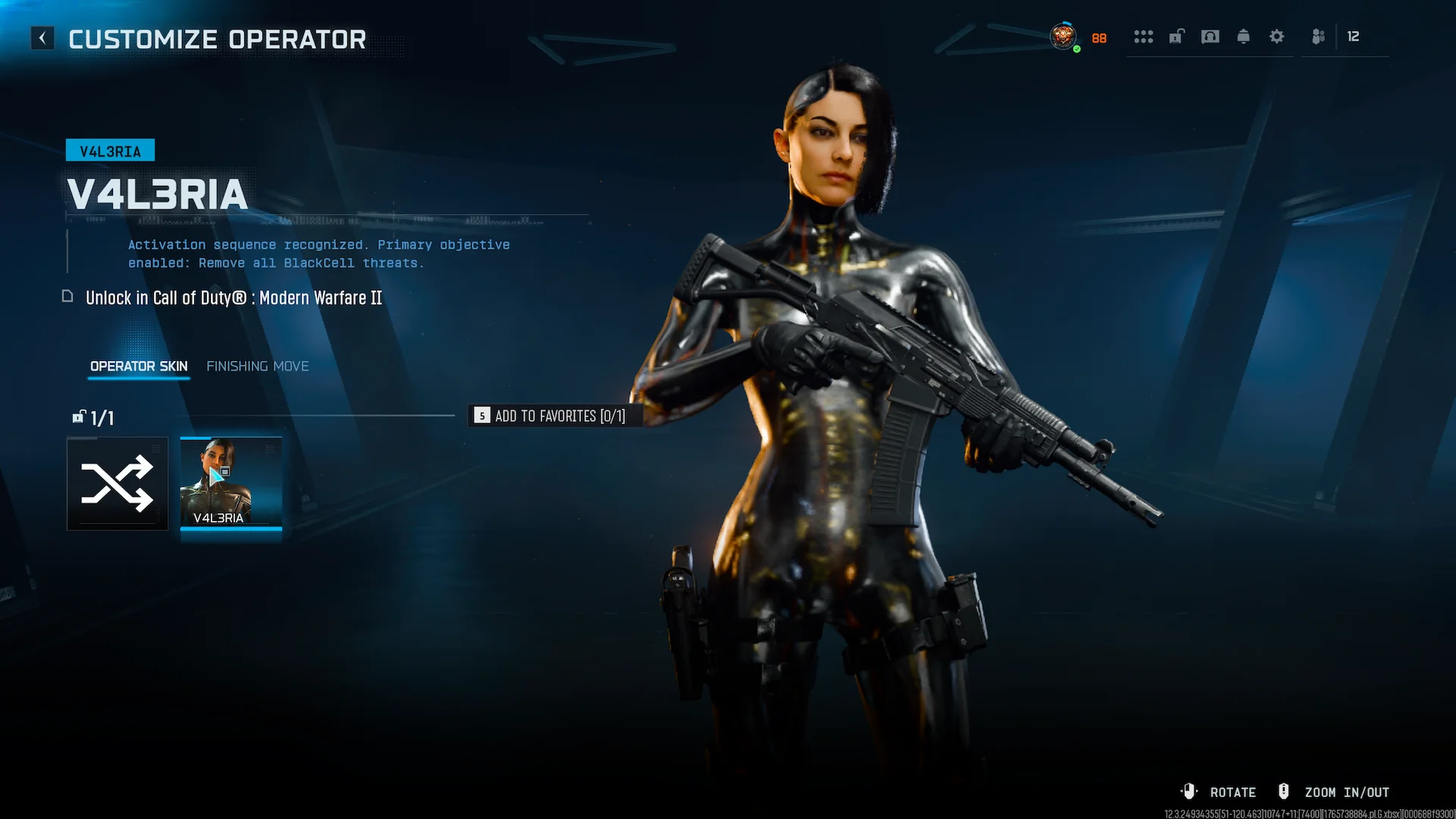Open the six-dot grid menu

(1143, 36)
